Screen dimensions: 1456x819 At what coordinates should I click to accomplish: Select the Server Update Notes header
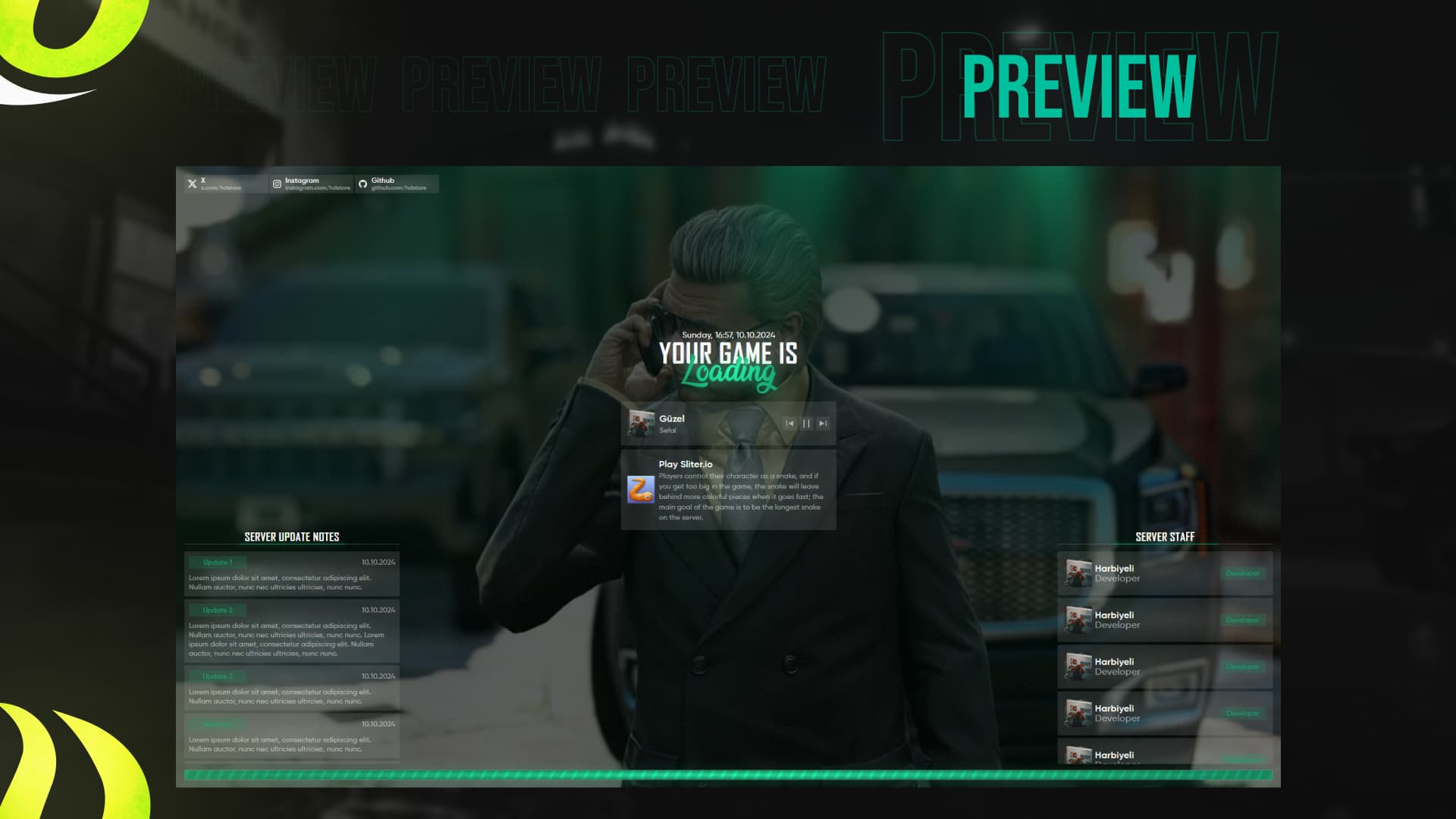(x=291, y=537)
